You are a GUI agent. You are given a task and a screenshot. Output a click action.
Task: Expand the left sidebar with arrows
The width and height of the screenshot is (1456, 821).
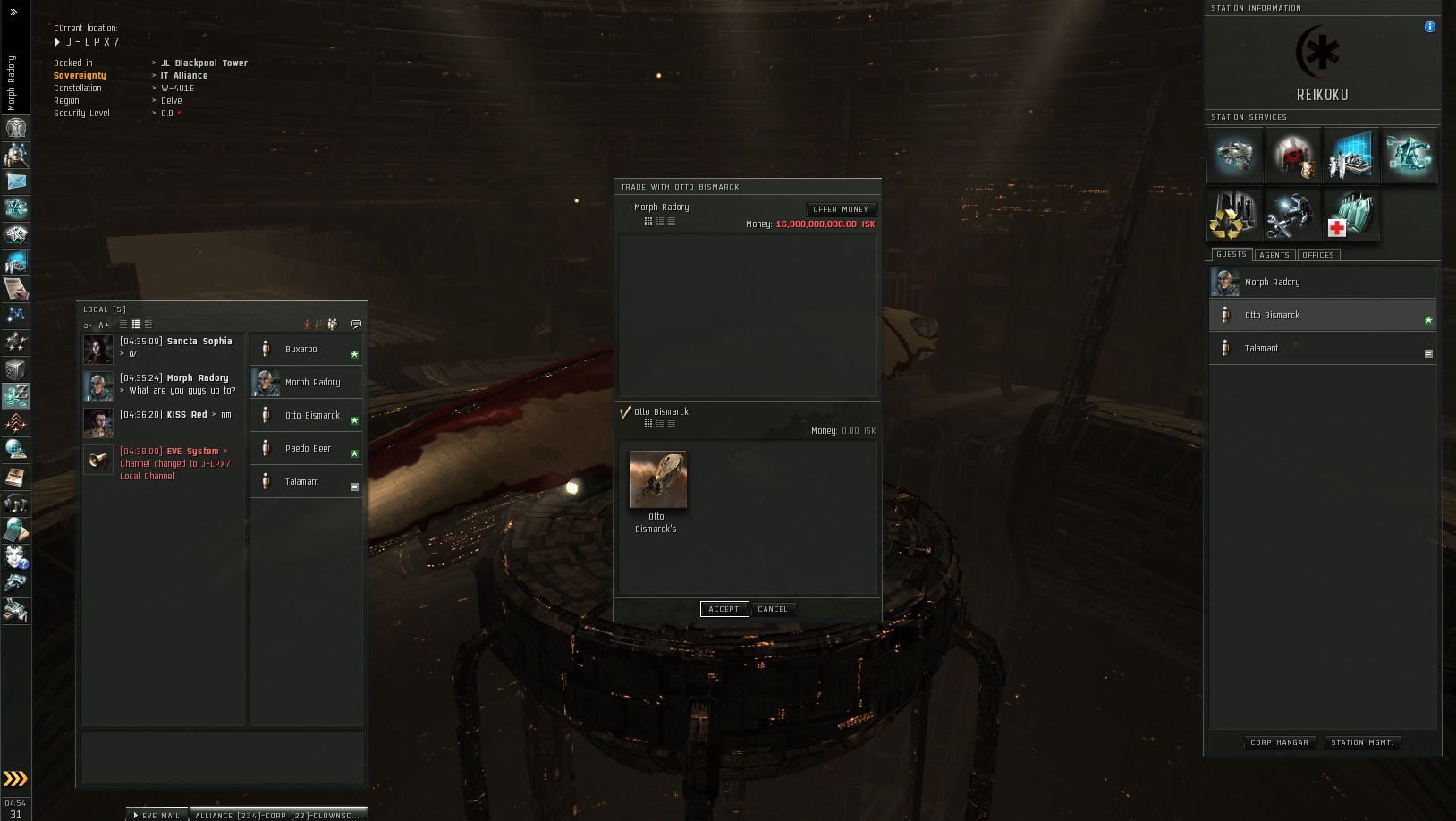(x=13, y=13)
